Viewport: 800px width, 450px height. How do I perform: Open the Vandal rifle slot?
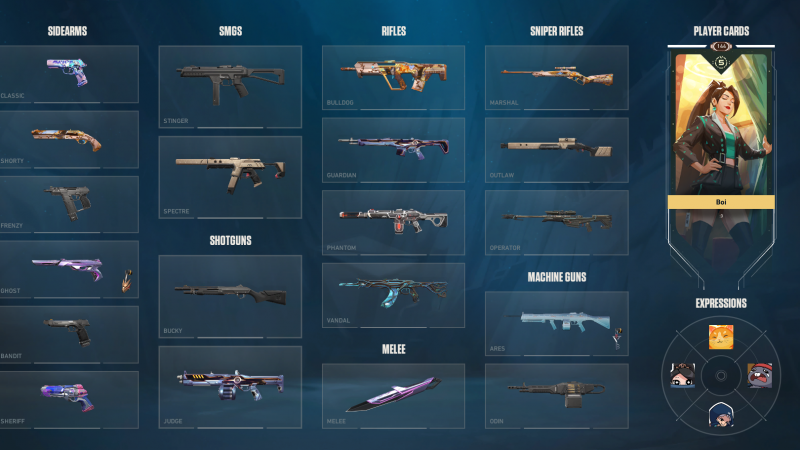pyautogui.click(x=393, y=294)
